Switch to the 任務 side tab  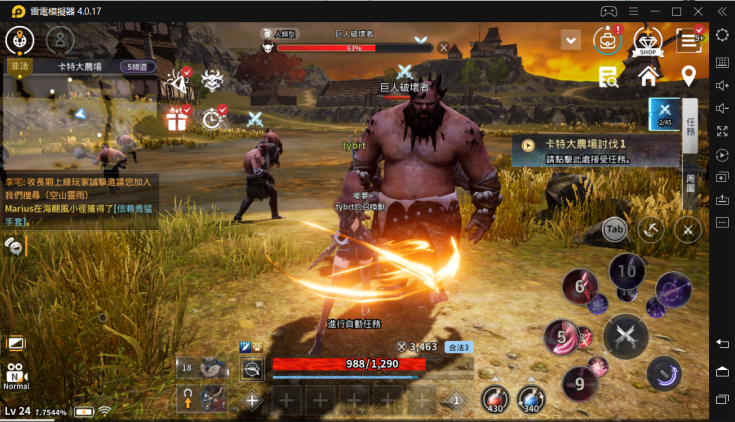coord(690,126)
